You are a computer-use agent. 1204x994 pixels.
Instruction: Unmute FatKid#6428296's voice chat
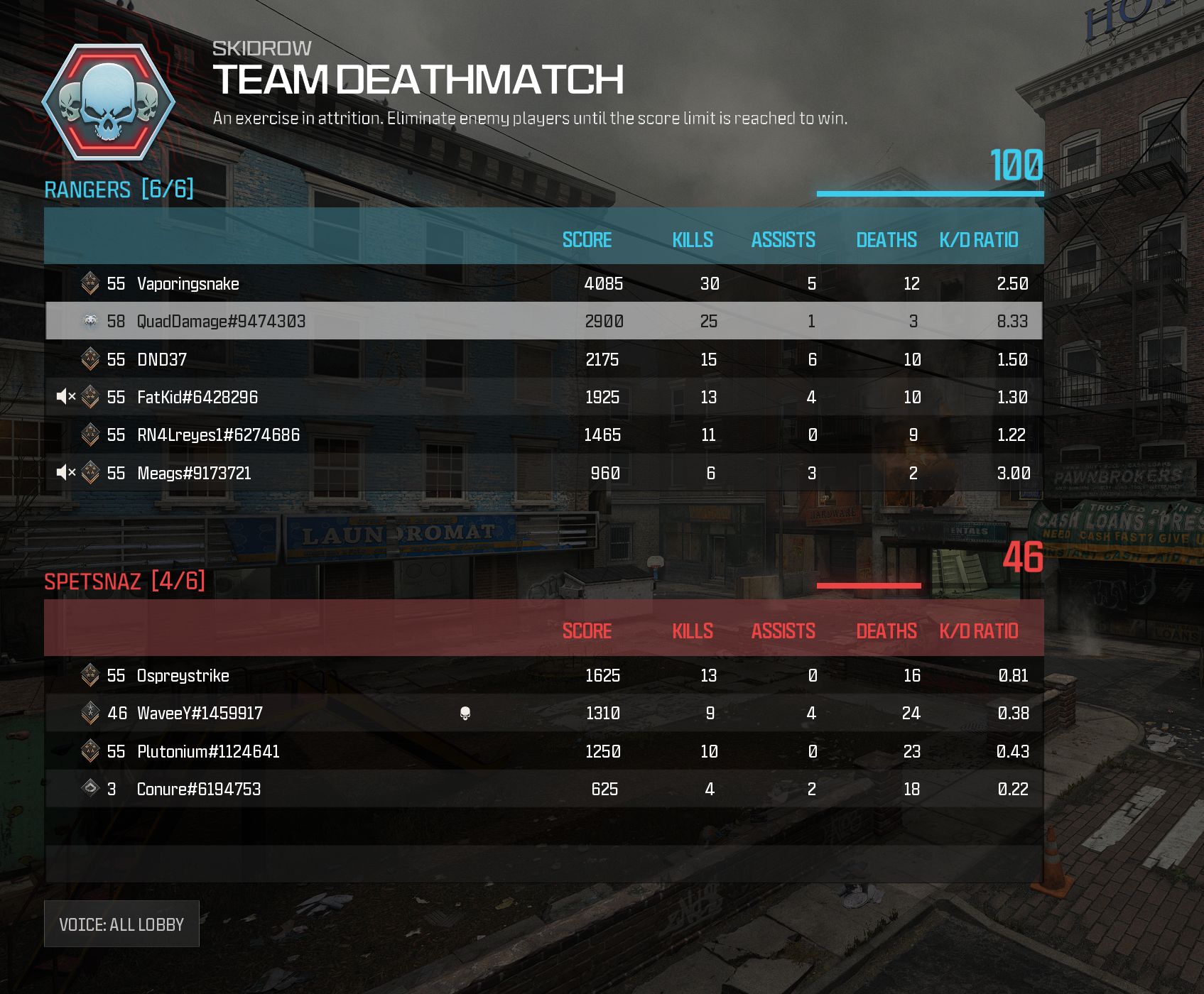point(65,397)
